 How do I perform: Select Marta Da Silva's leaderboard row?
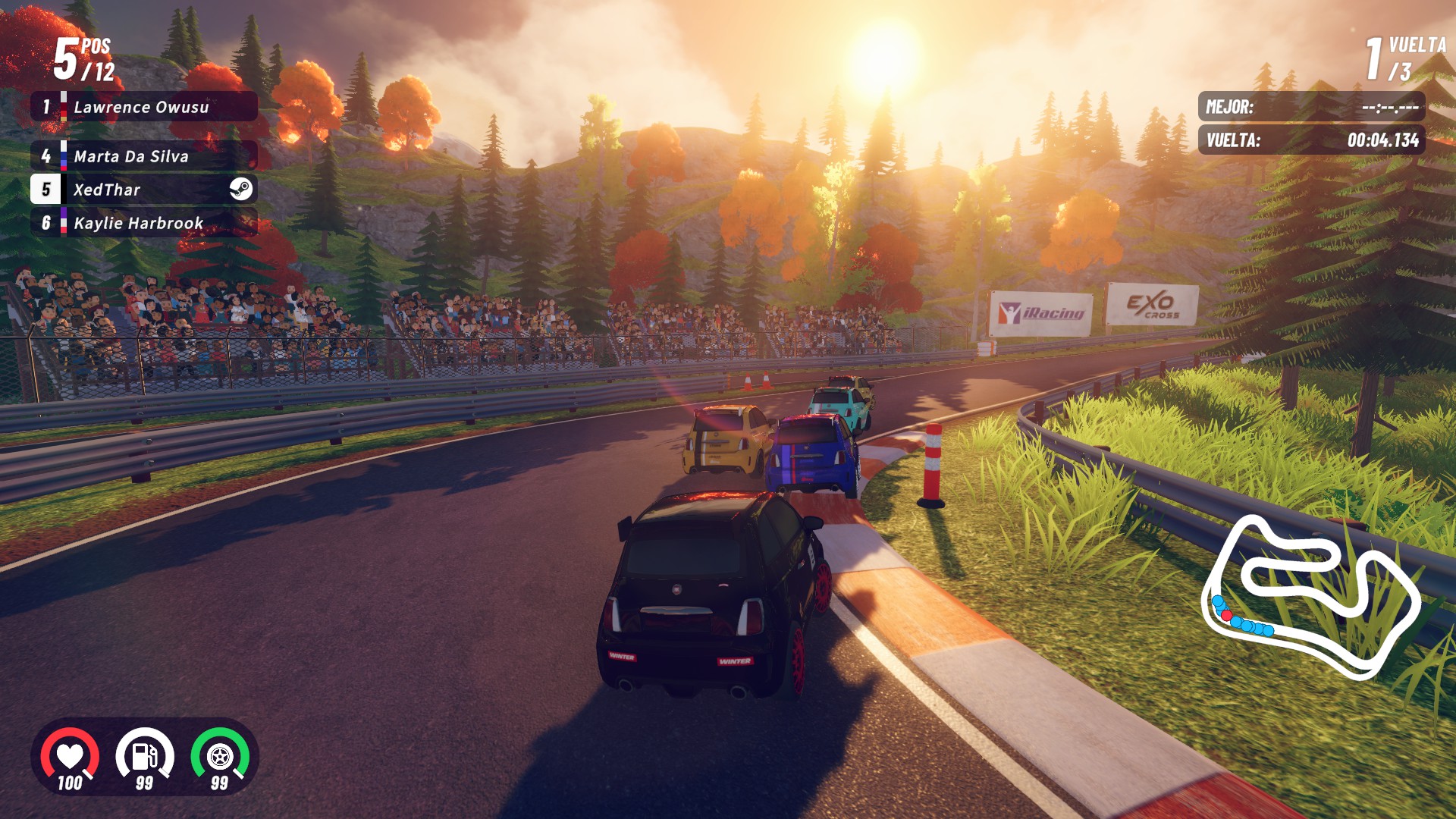[143, 156]
